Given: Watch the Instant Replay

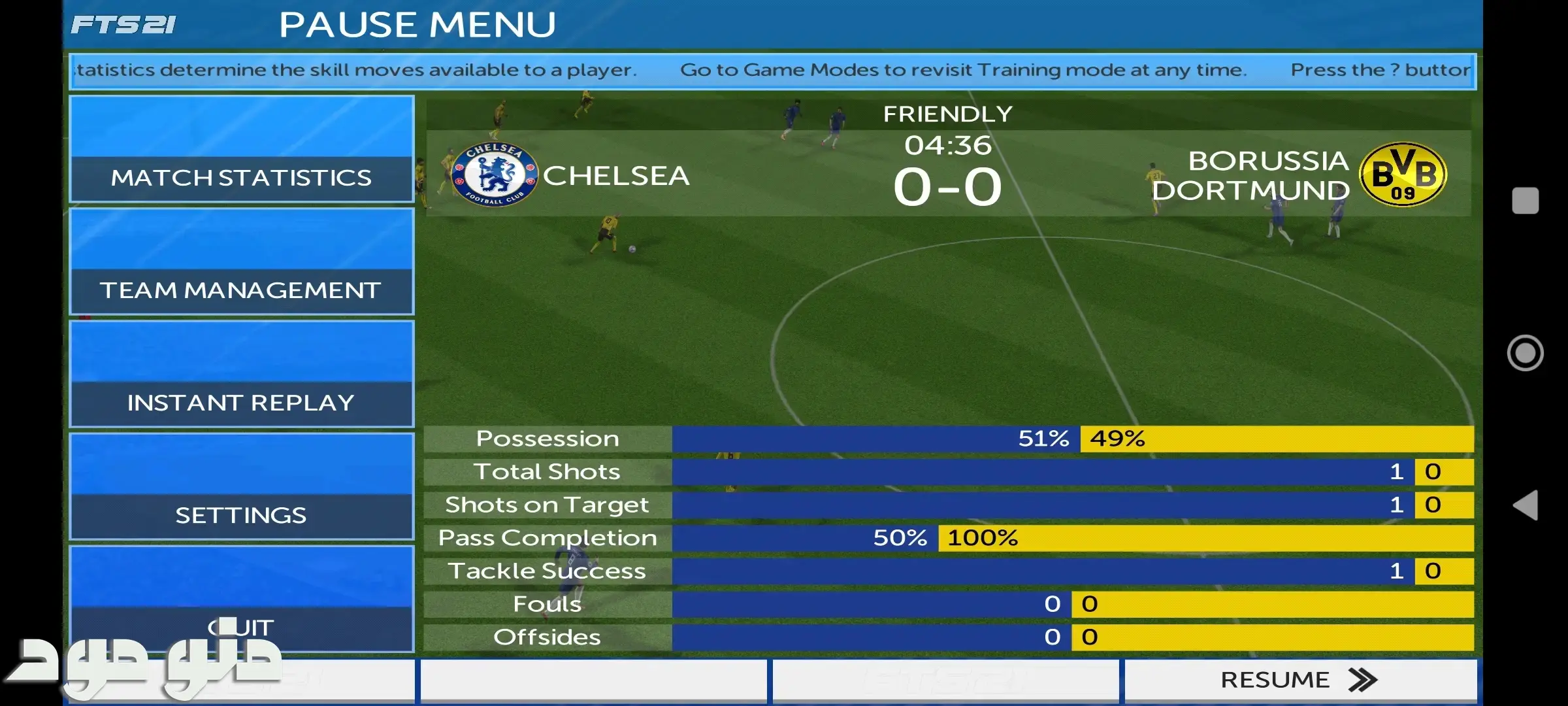Looking at the screenshot, I should [x=241, y=375].
